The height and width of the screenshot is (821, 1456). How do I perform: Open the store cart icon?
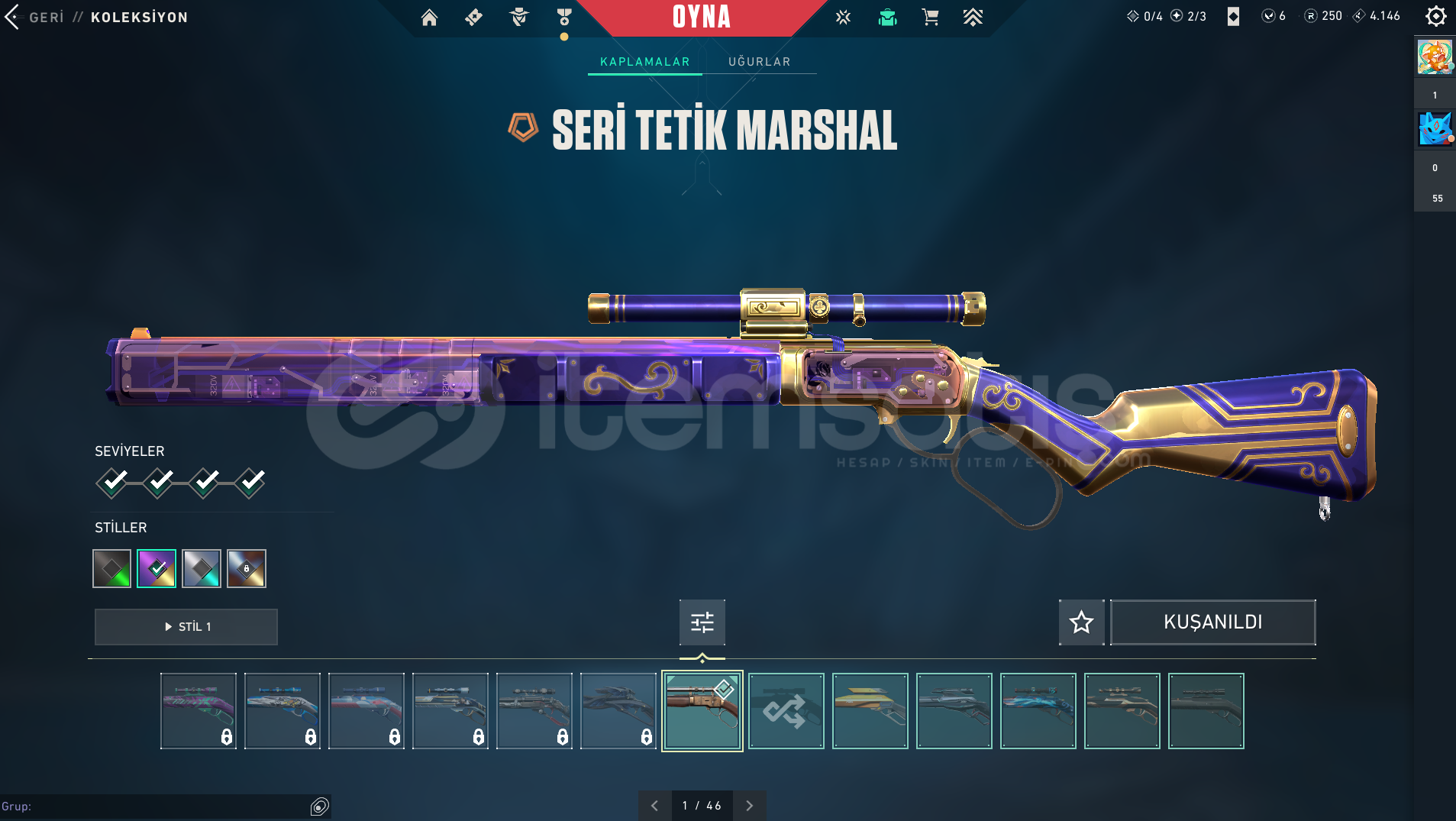(930, 18)
